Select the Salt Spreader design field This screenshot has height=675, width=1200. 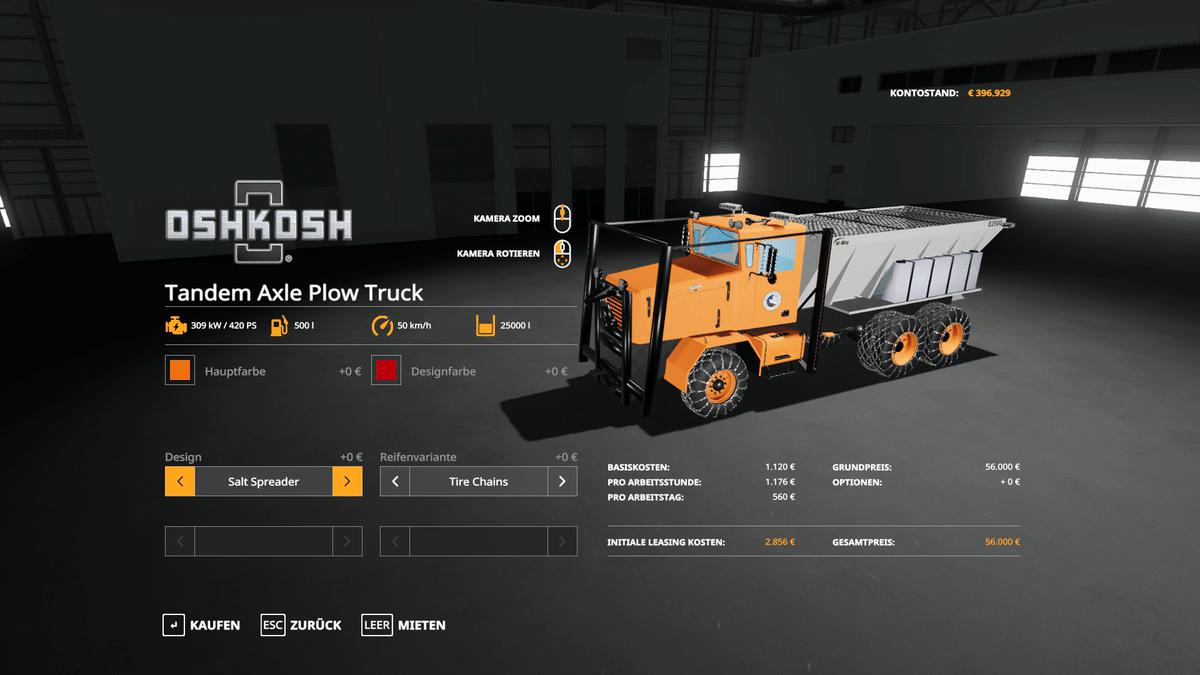(263, 482)
